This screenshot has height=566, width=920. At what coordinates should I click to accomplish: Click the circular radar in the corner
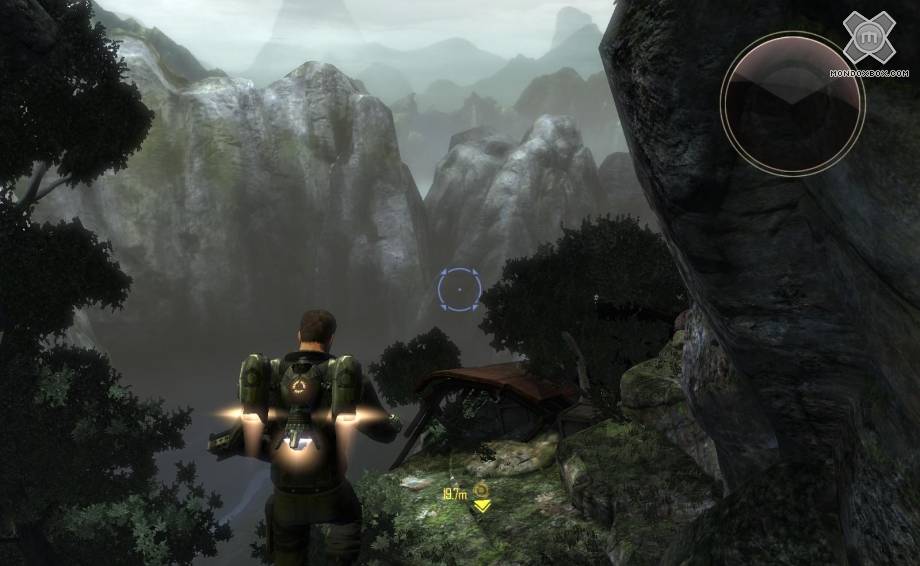792,103
